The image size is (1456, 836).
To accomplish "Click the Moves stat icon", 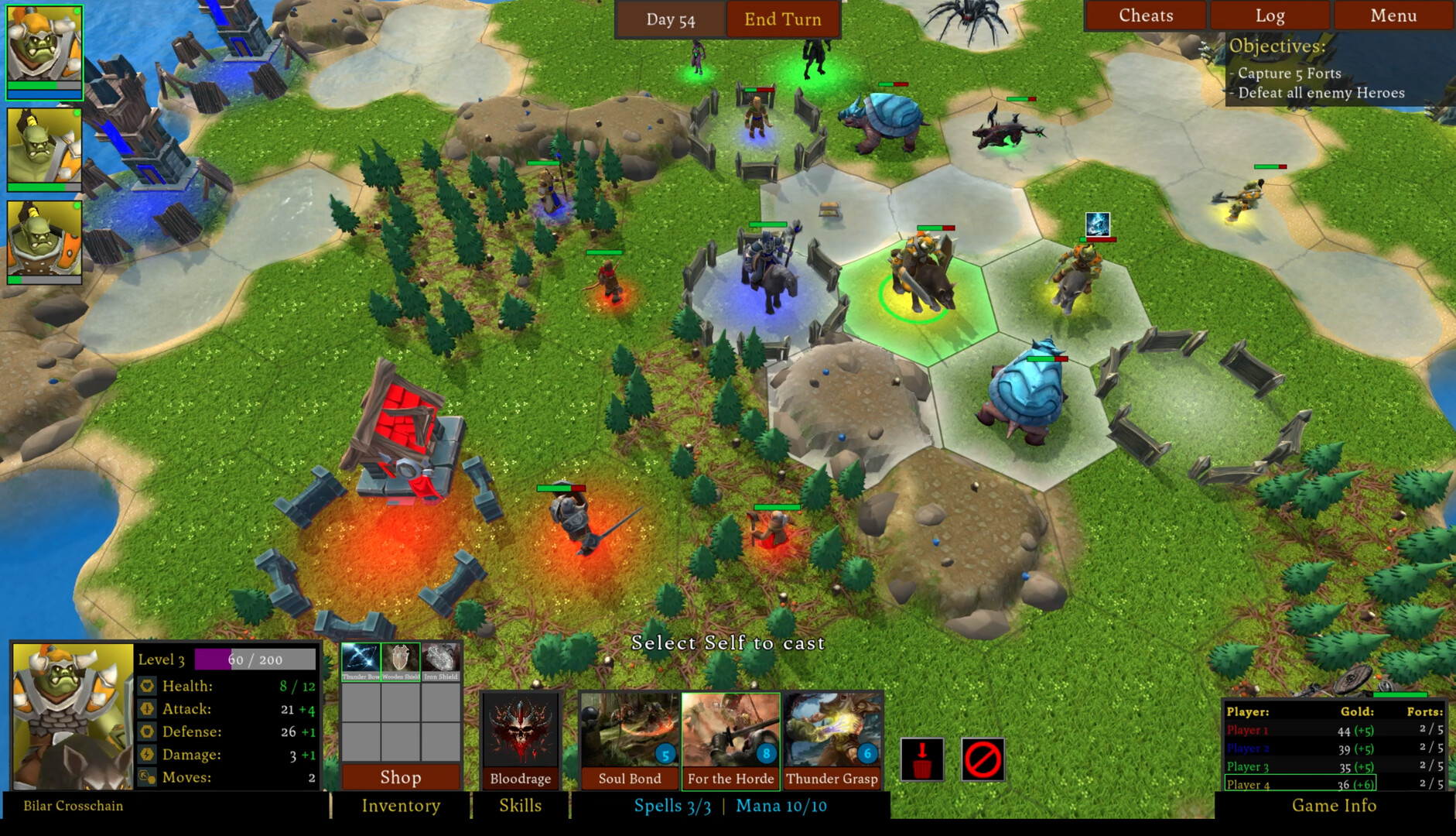I will pos(146,776).
